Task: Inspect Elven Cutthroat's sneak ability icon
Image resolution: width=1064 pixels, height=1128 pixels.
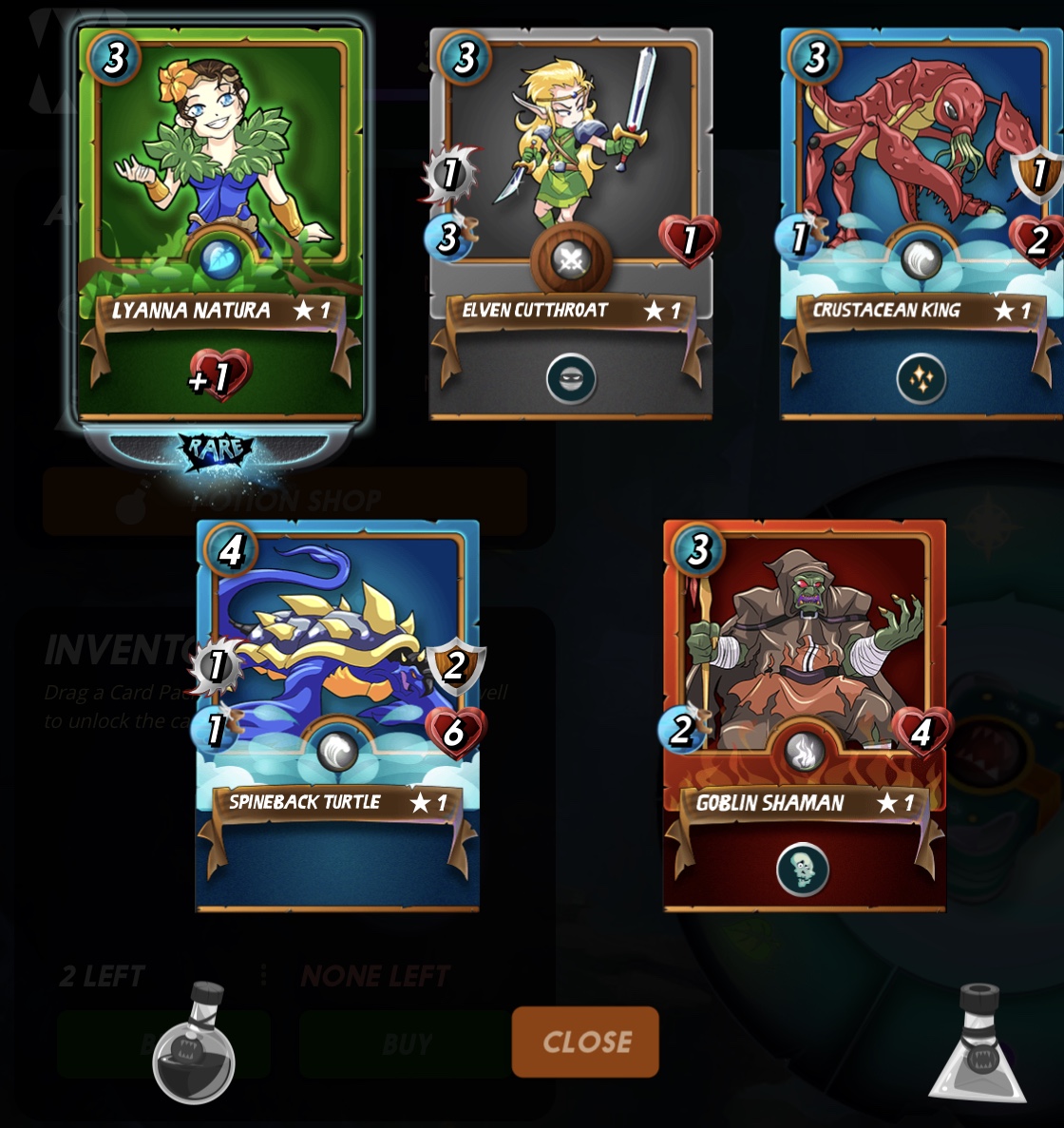Action: click(571, 379)
